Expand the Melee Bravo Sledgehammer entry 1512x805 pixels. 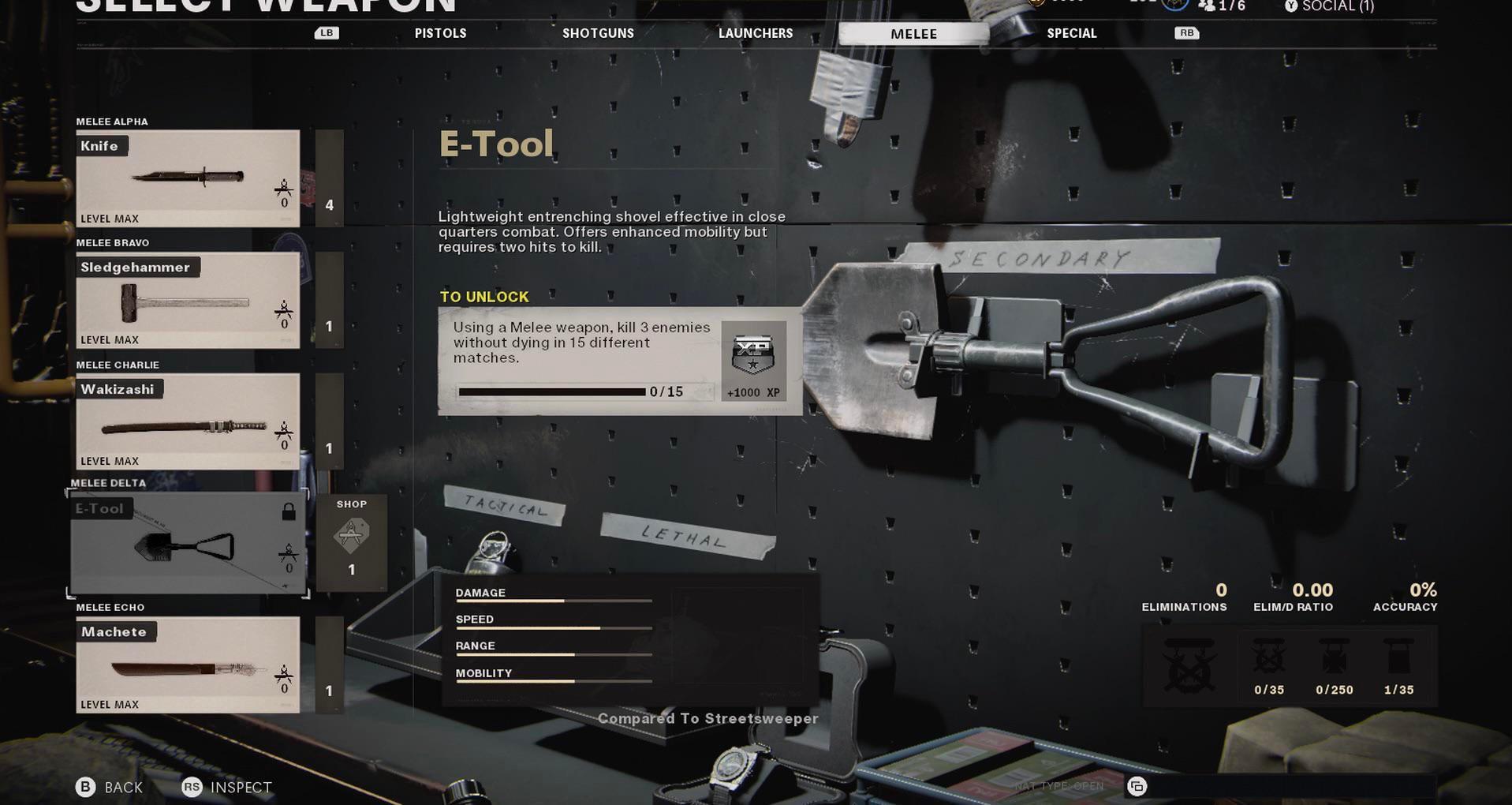click(187, 300)
